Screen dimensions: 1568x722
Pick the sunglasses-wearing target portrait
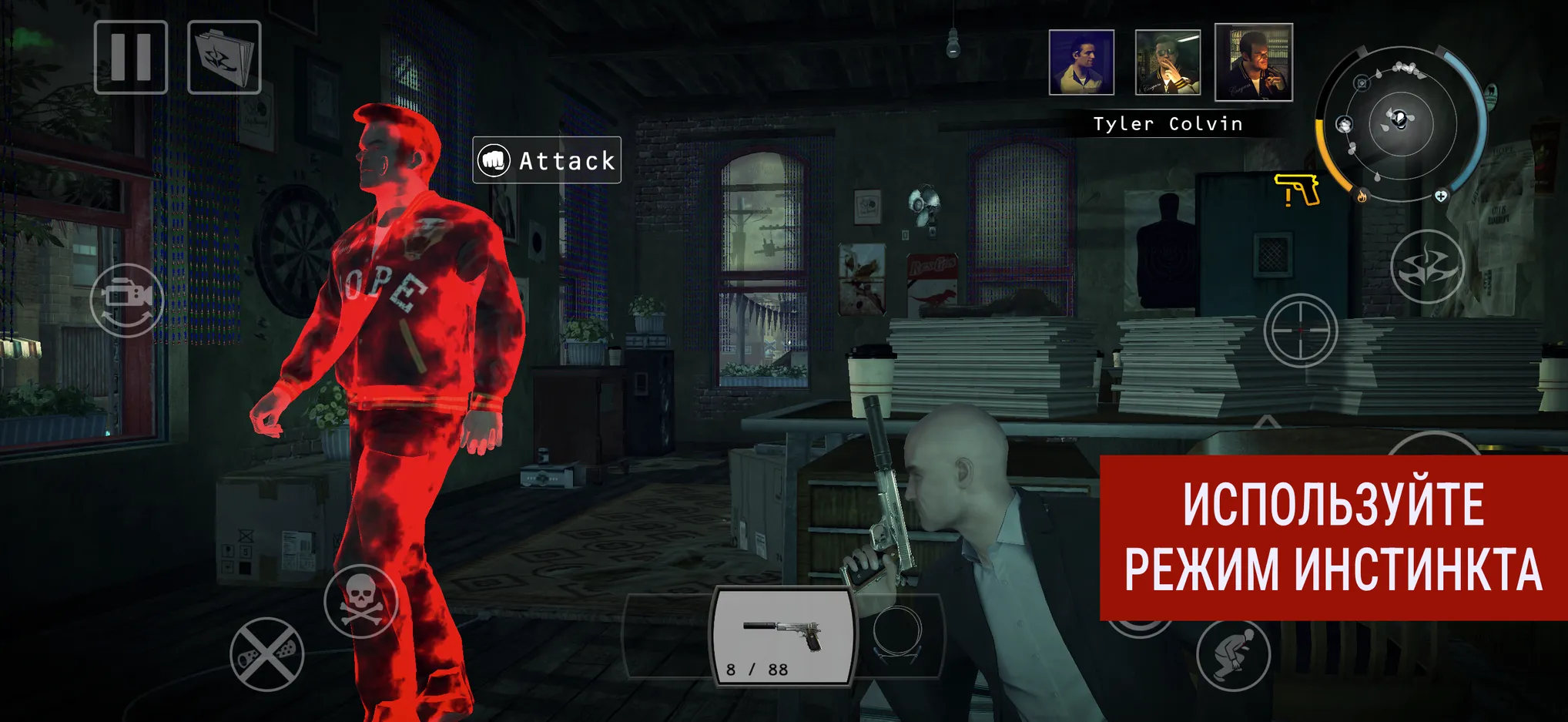(1168, 62)
